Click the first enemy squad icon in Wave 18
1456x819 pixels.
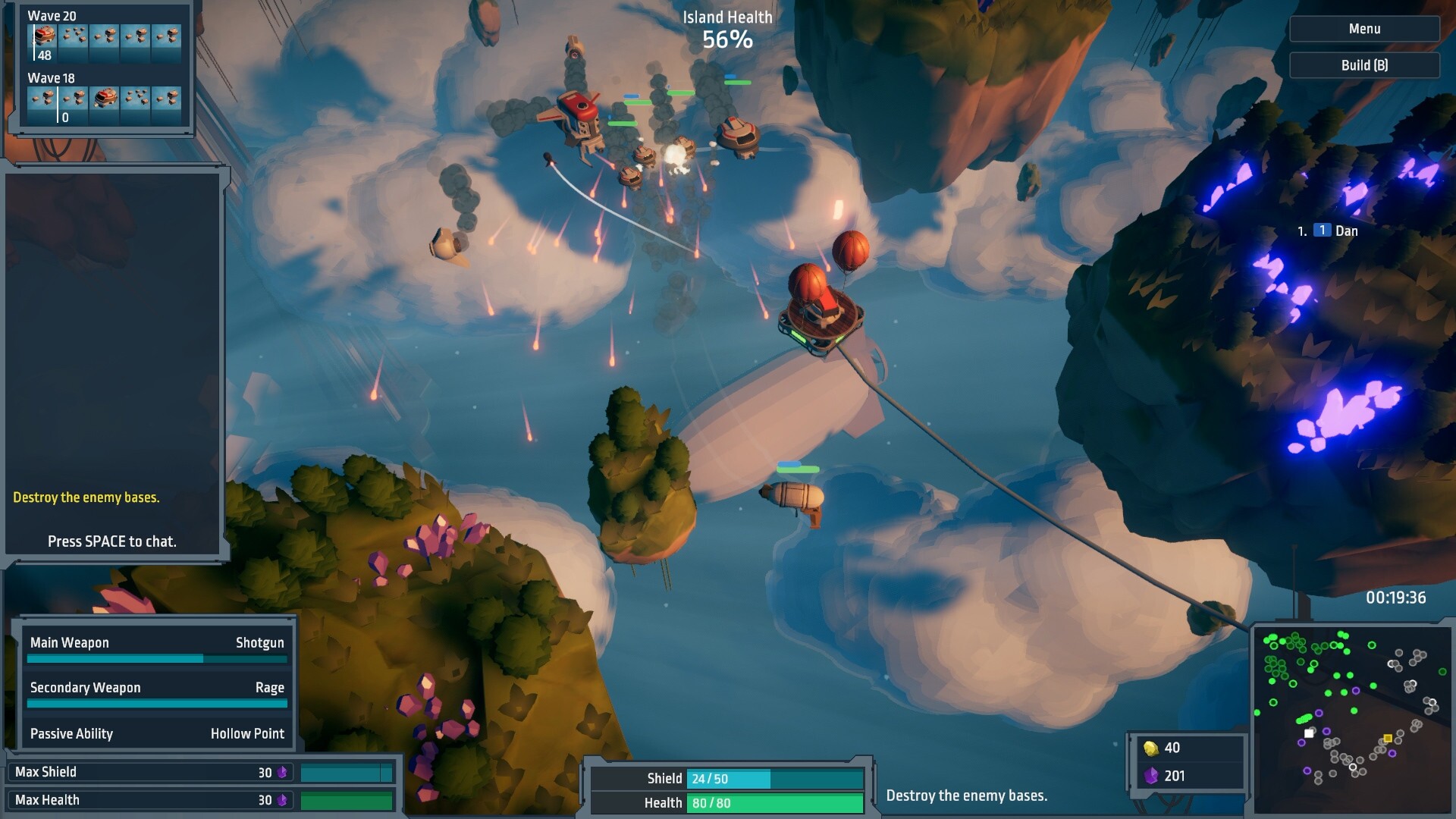(x=42, y=98)
